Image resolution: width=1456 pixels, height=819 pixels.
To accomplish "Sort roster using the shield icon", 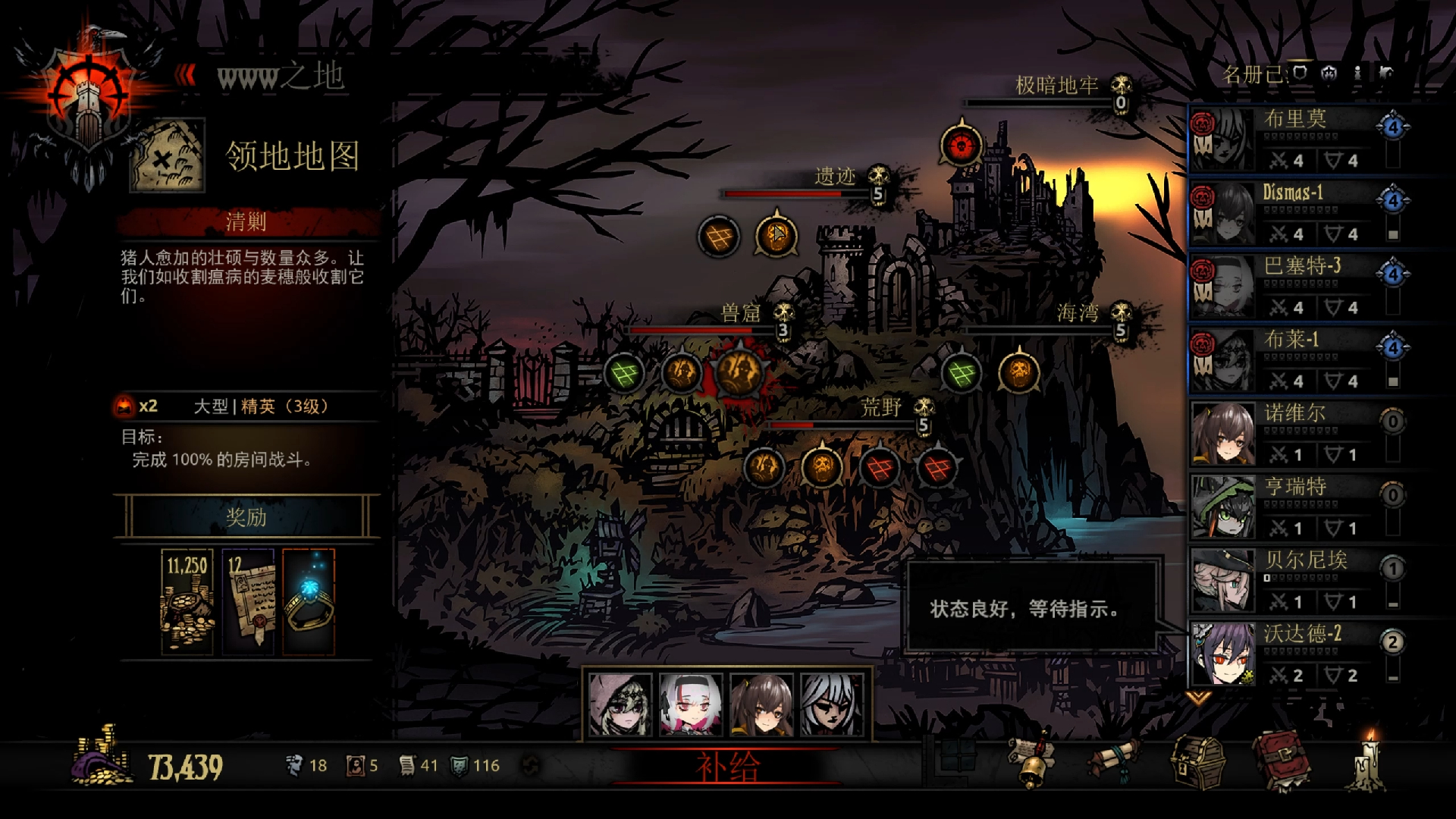I will 1300,74.
